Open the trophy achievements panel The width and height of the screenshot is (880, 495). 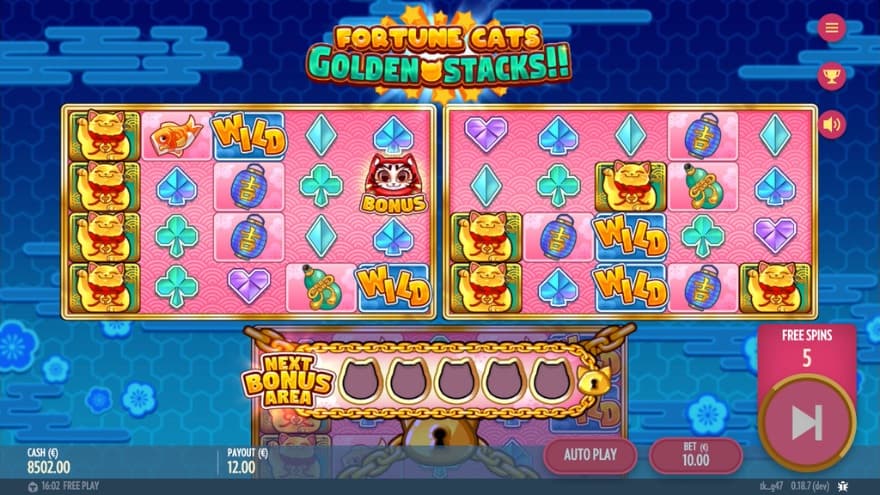pyautogui.click(x=830, y=75)
